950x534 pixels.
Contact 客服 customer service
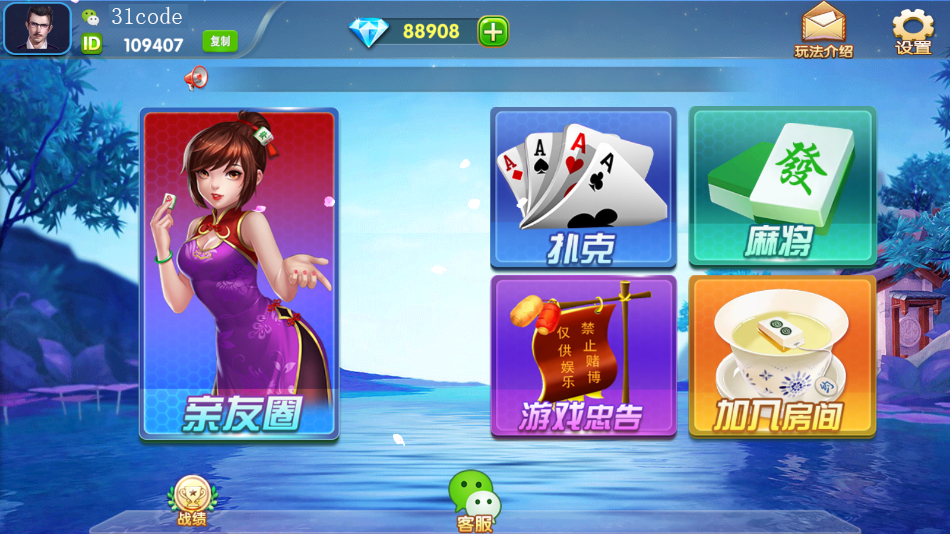474,500
